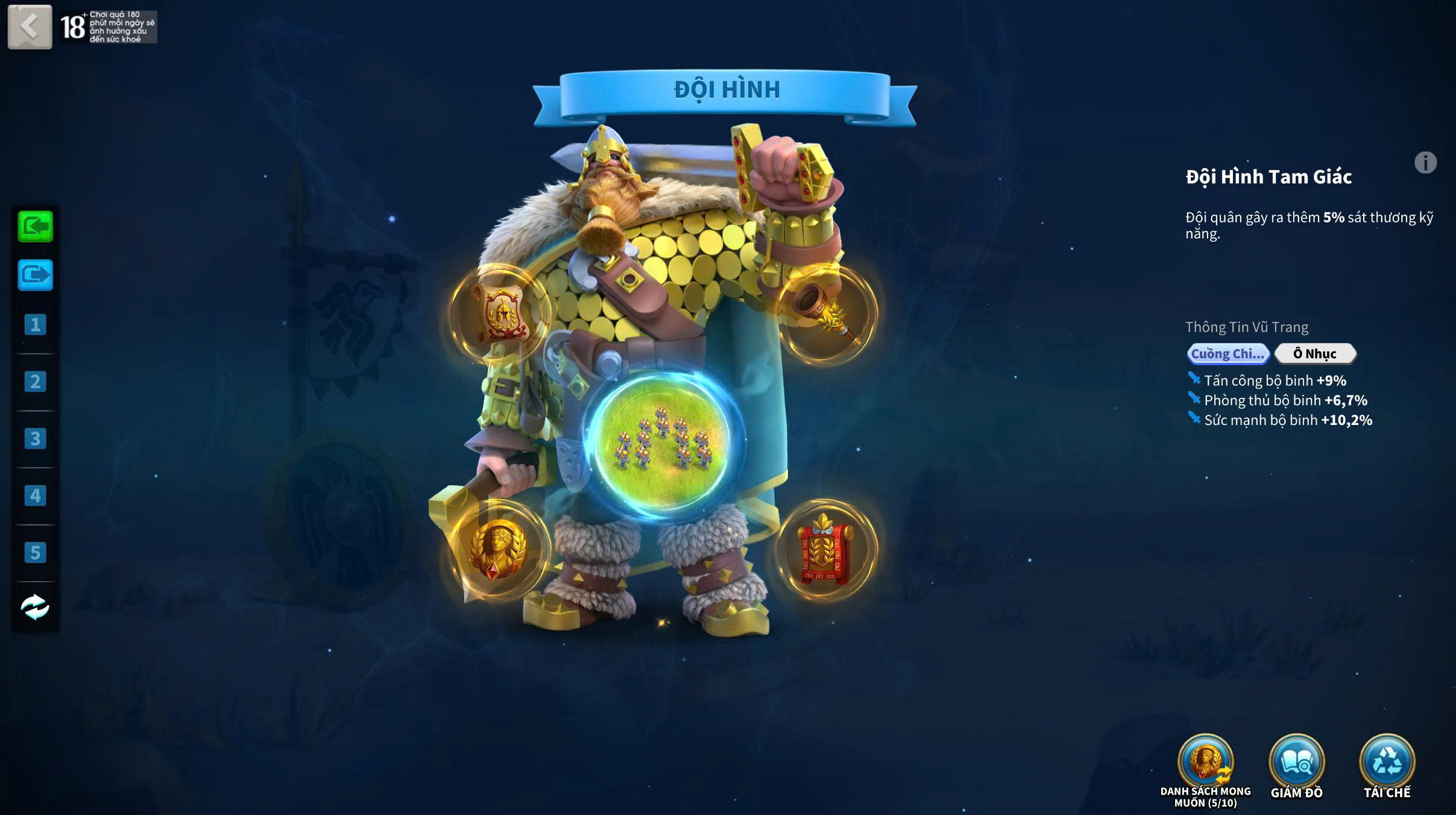The height and width of the screenshot is (815, 1456).
Task: Go back using the arrow button
Action: [30, 27]
